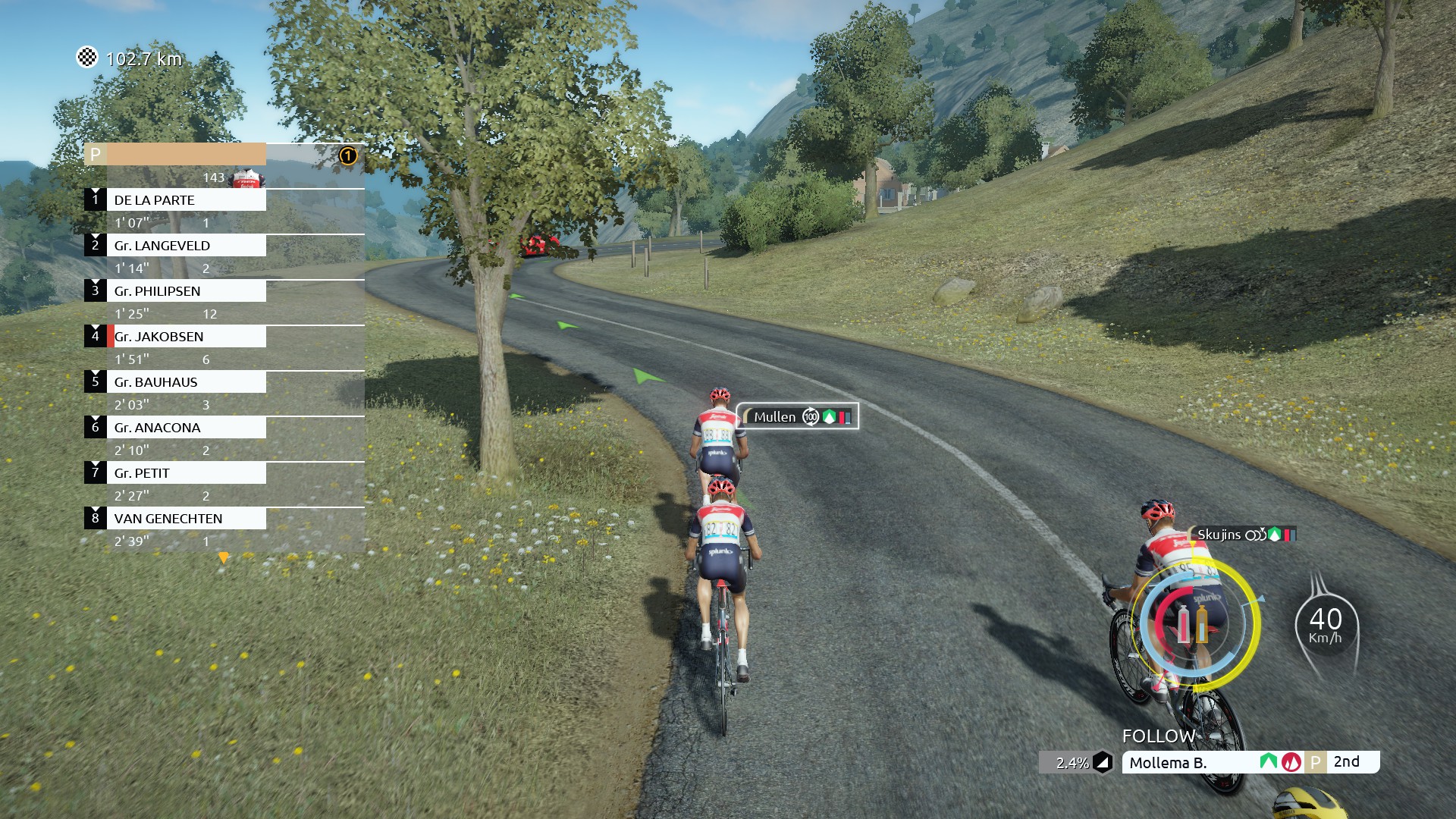Click the yellow number 1 badge
The width and height of the screenshot is (1456, 819).
point(347,156)
